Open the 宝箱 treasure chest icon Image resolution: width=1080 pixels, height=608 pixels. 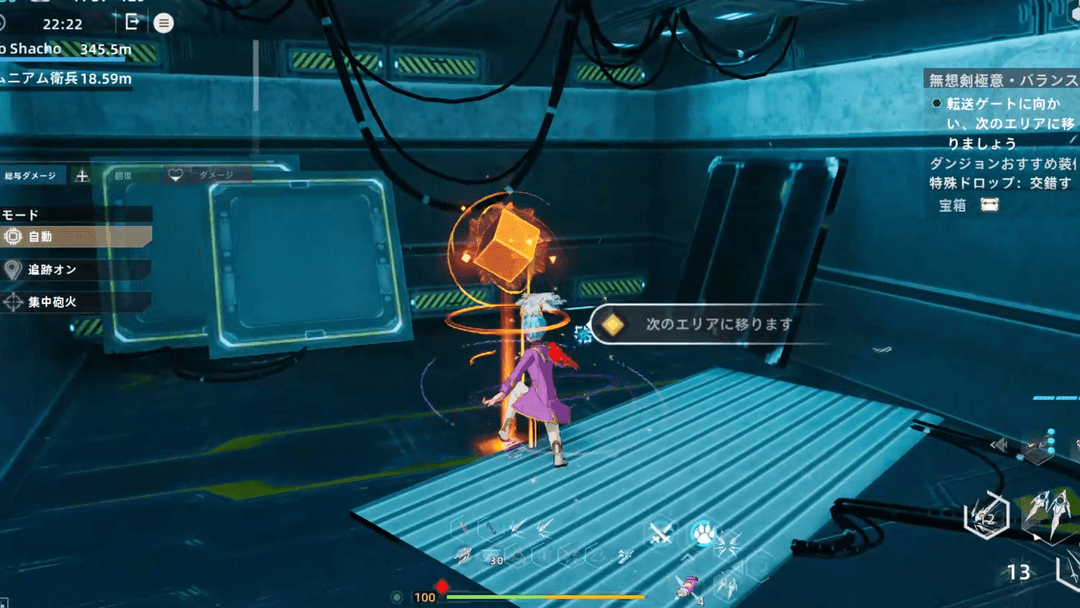(x=990, y=205)
